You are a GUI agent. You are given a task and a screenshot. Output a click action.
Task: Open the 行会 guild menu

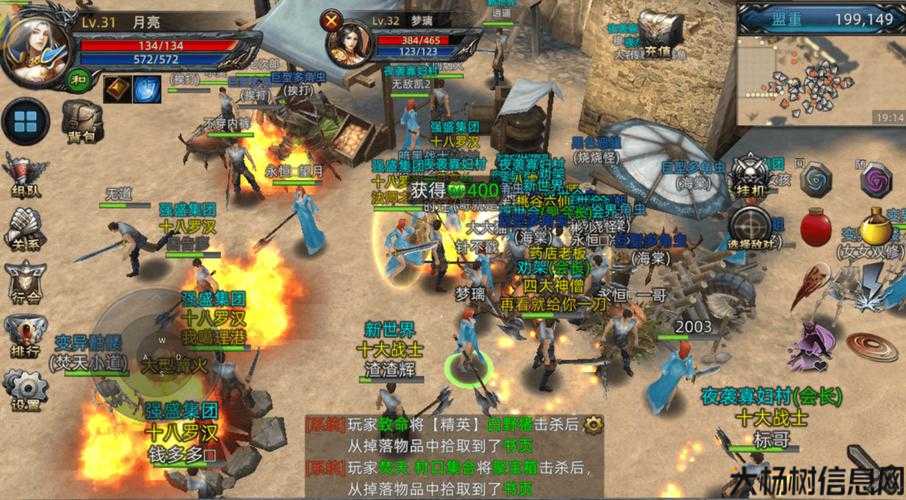point(24,282)
